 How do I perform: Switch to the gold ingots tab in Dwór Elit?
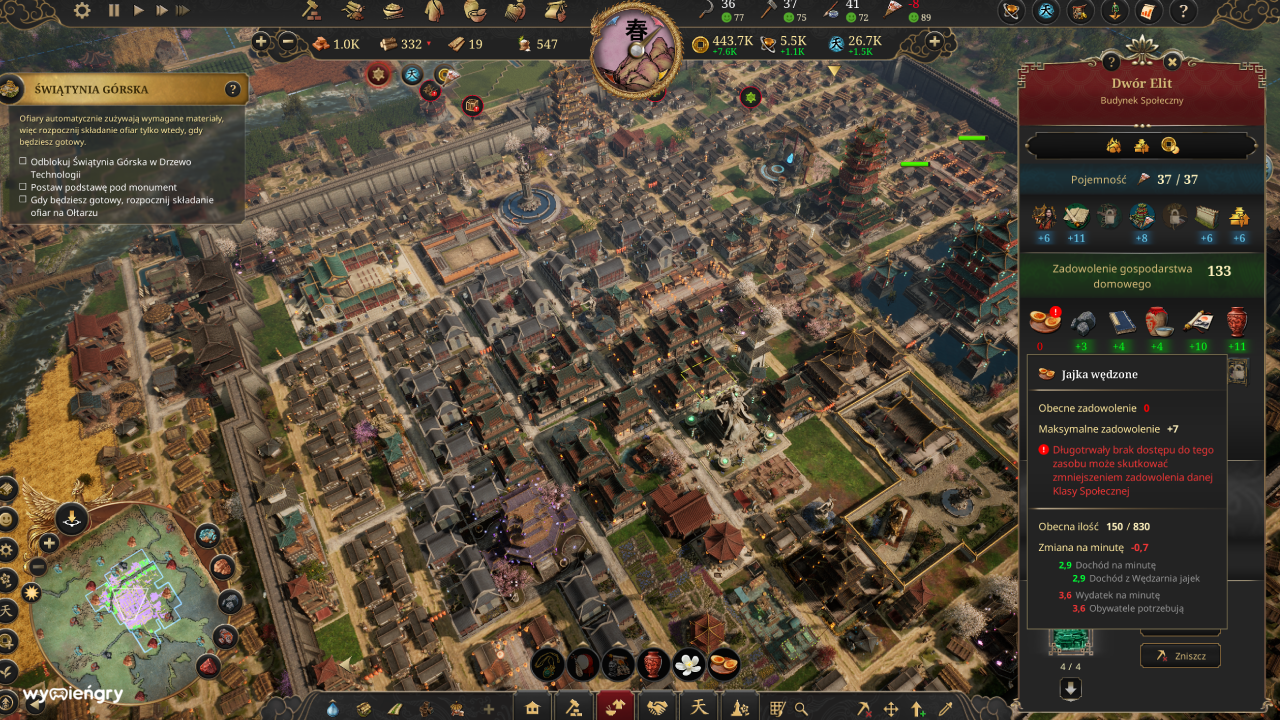(1141, 145)
